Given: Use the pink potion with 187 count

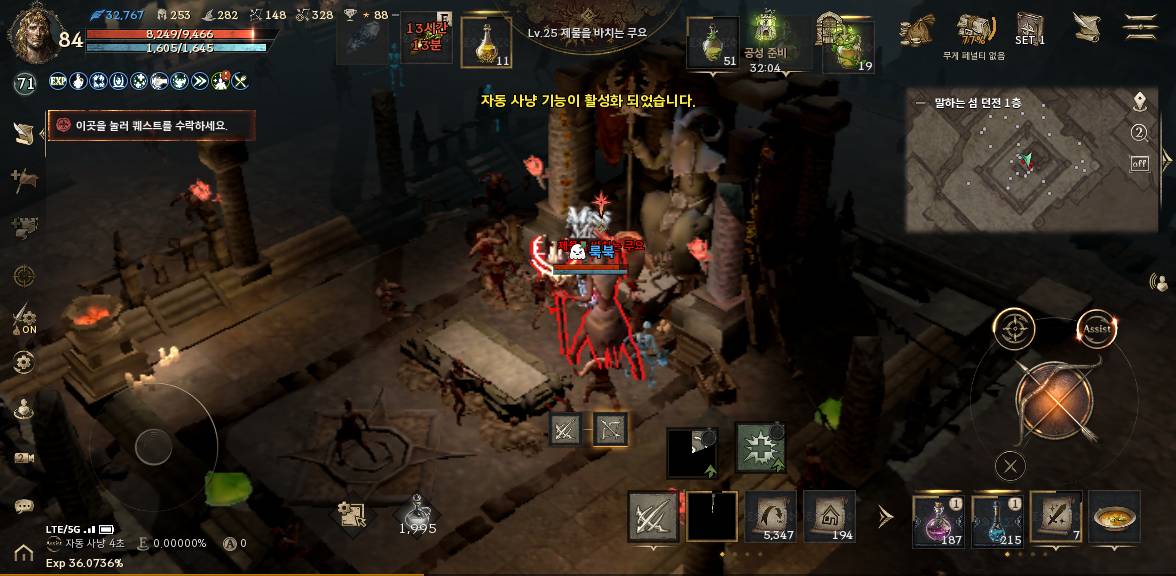Looking at the screenshot, I should click(x=937, y=519).
